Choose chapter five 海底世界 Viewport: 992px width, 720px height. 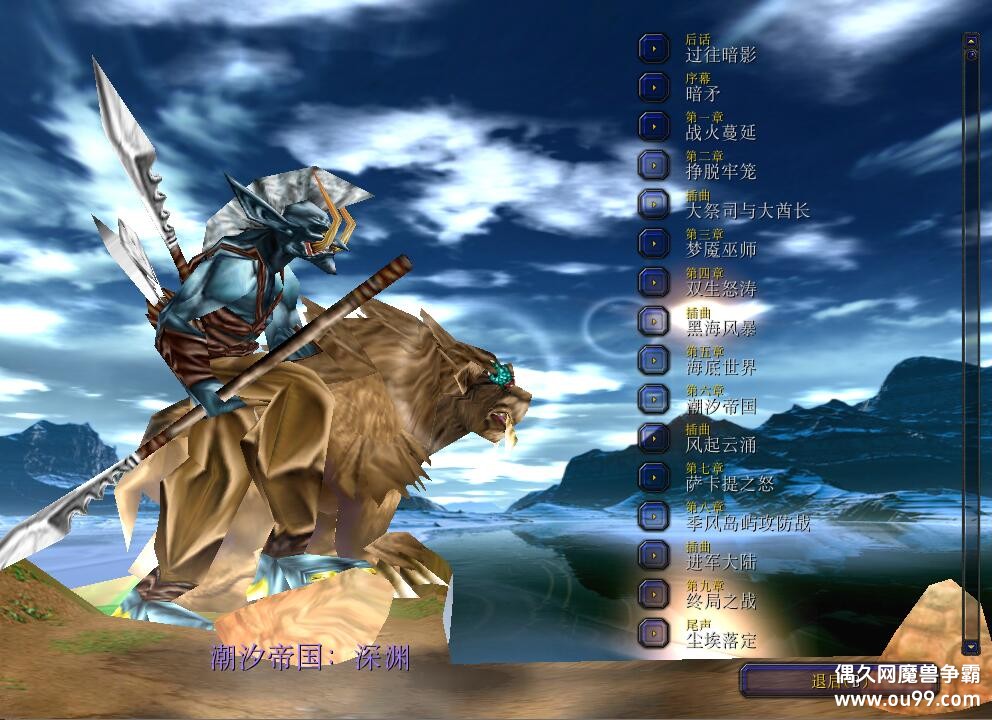[x=654, y=359]
